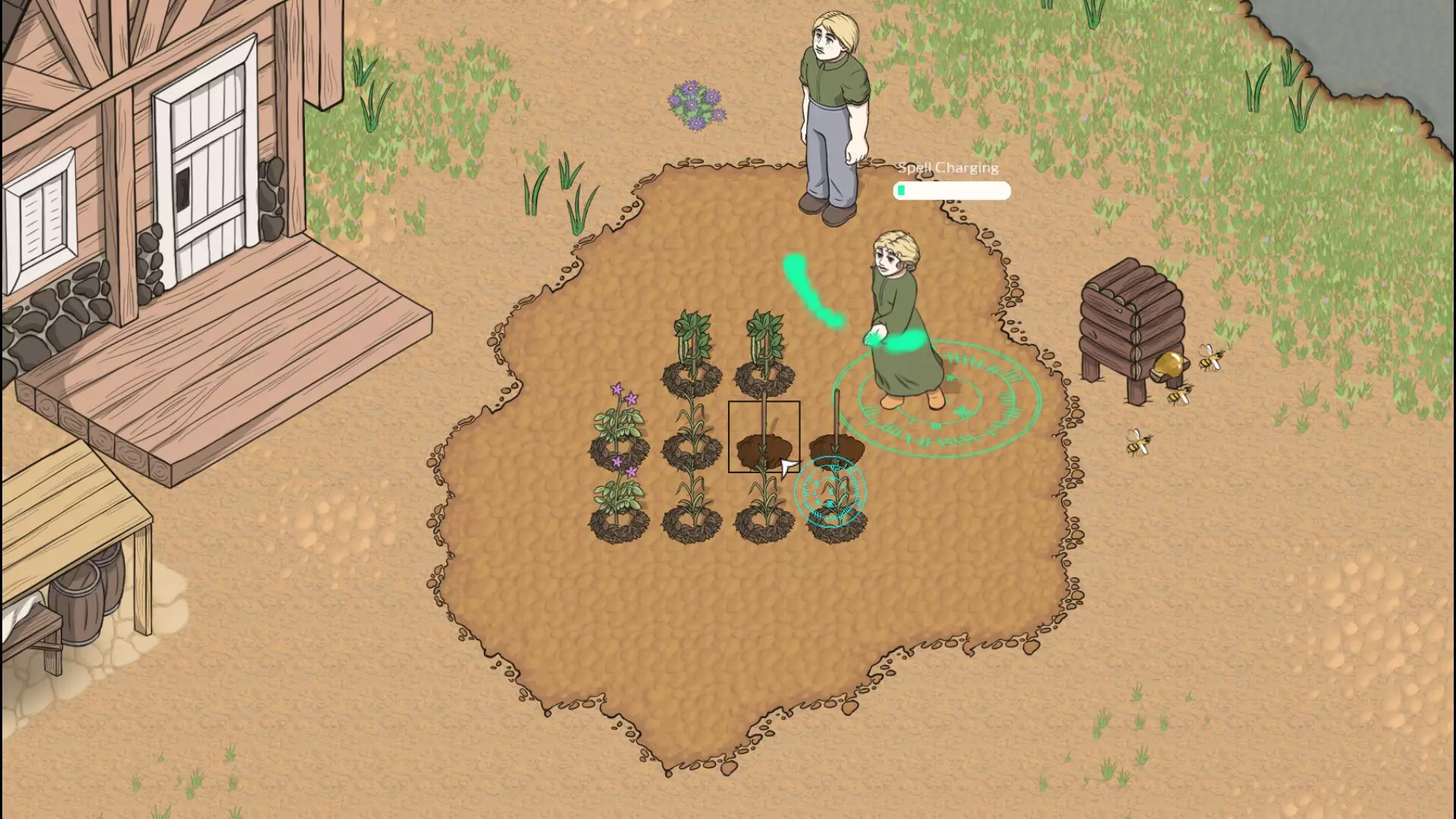
Task: Click the Spell Charging progress bar
Action: coord(952,192)
